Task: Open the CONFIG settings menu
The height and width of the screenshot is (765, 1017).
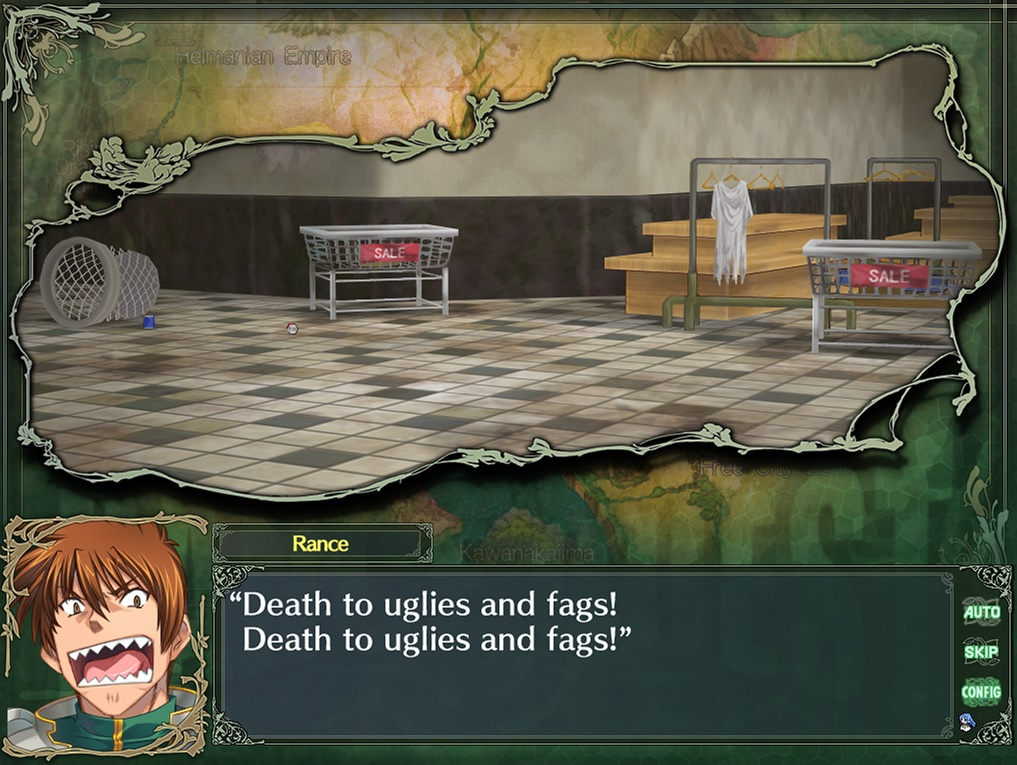Action: point(981,691)
